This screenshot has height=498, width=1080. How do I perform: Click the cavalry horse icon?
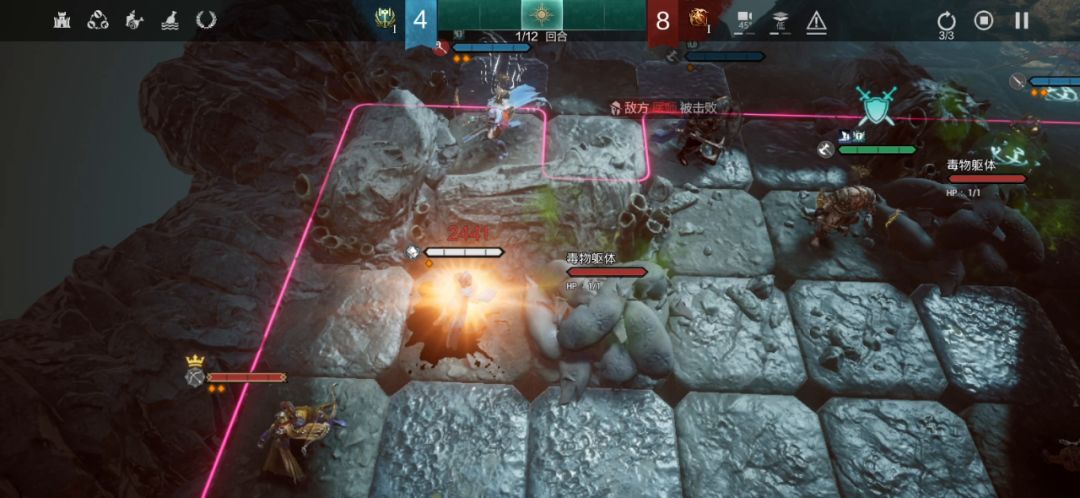point(134,20)
